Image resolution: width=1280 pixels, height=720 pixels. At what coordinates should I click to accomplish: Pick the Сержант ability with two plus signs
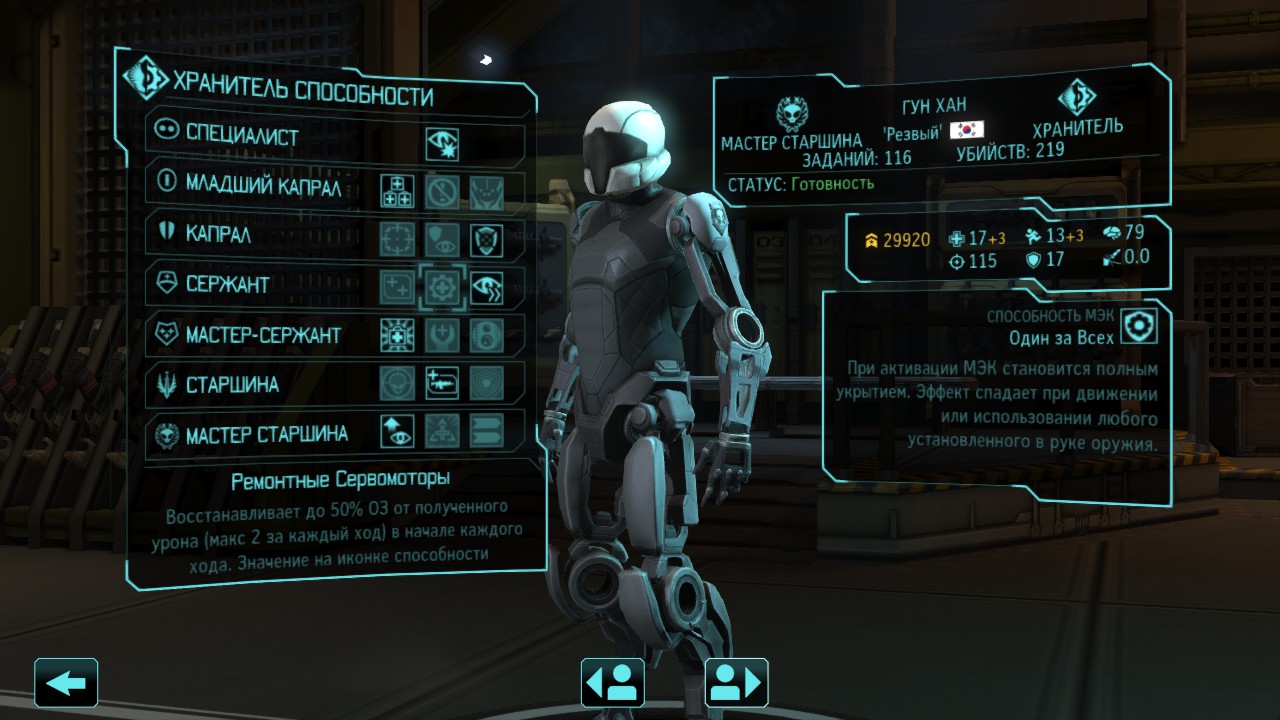click(x=397, y=288)
